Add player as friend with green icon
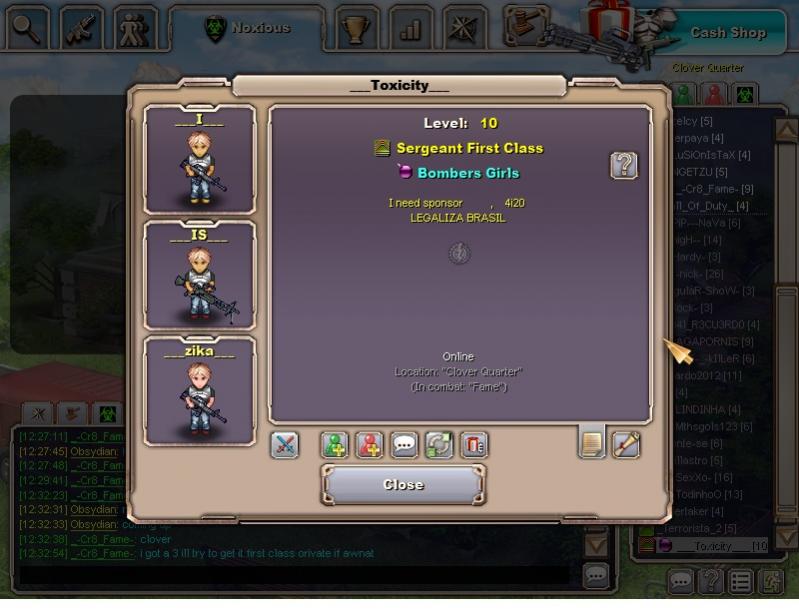 [335, 445]
